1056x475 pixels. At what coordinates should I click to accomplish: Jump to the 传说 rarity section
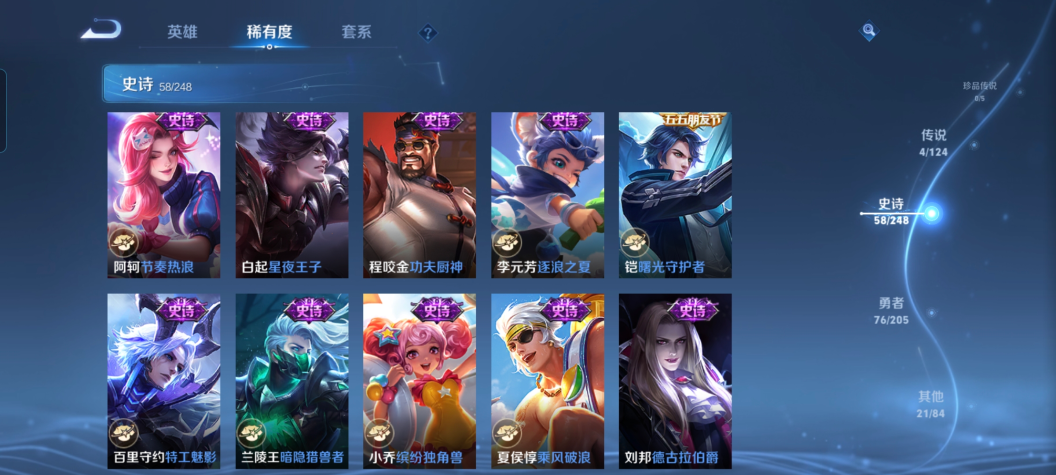pos(933,142)
